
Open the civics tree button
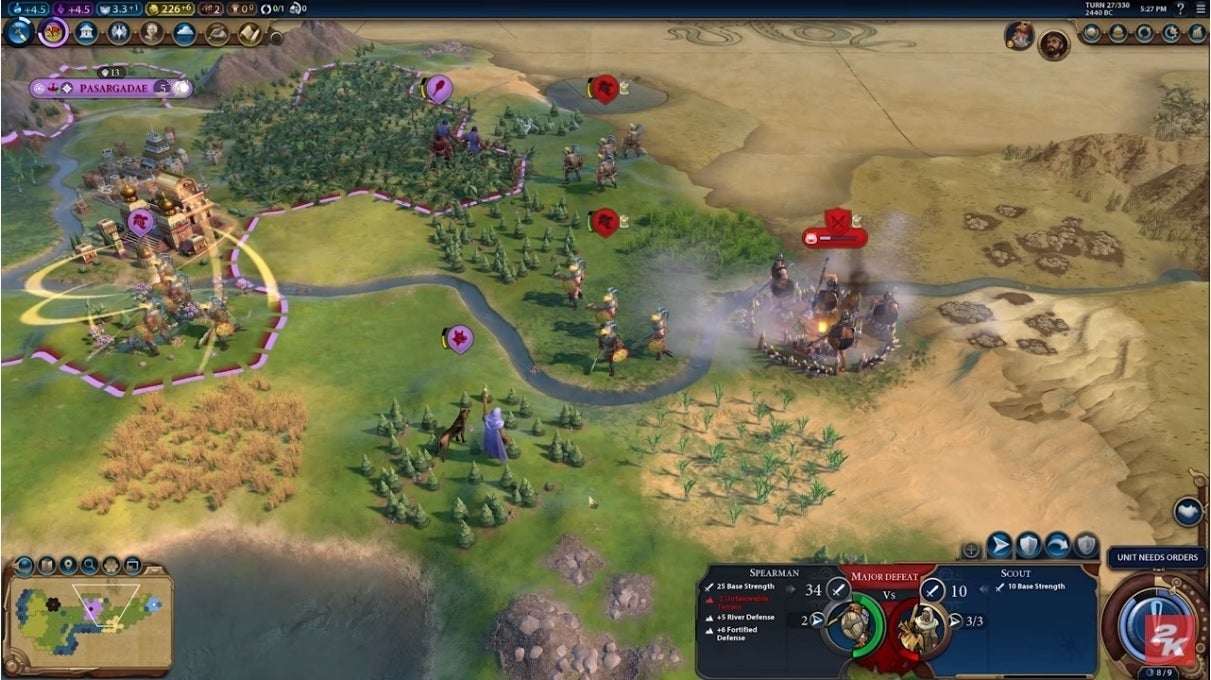pos(53,32)
